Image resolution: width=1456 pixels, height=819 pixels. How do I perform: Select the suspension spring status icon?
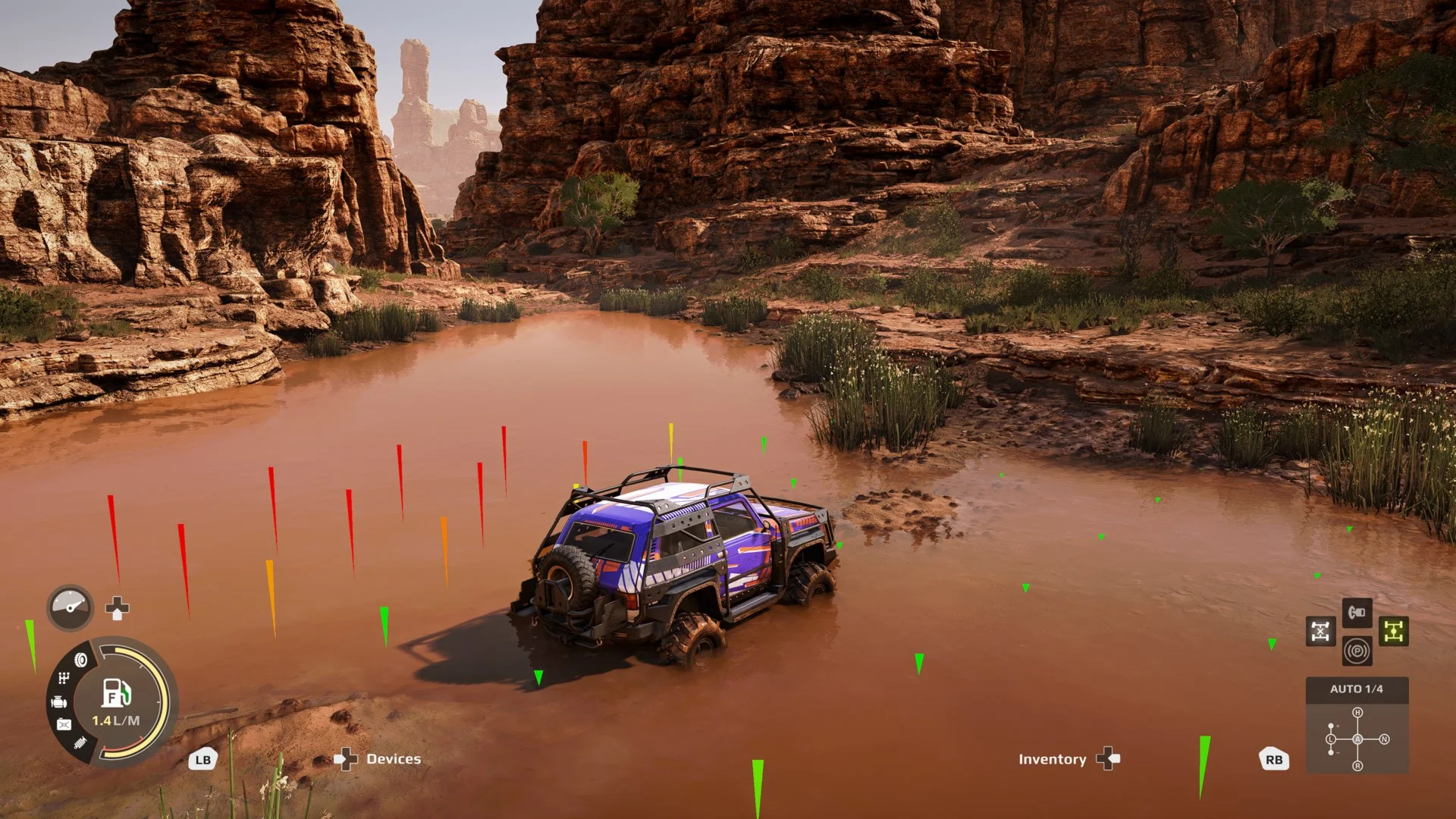80,743
